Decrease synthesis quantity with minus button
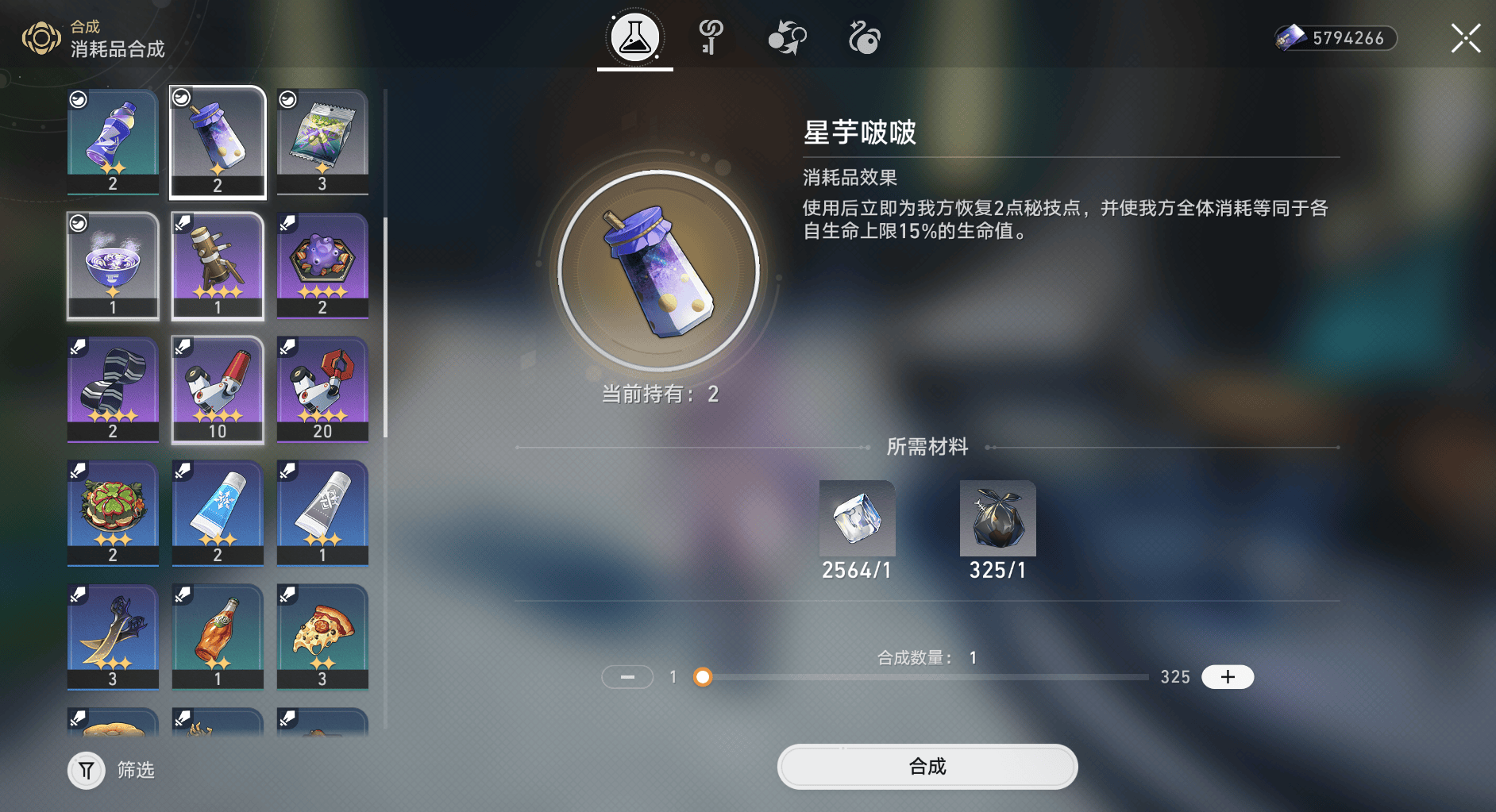The height and width of the screenshot is (812, 1496). [627, 677]
